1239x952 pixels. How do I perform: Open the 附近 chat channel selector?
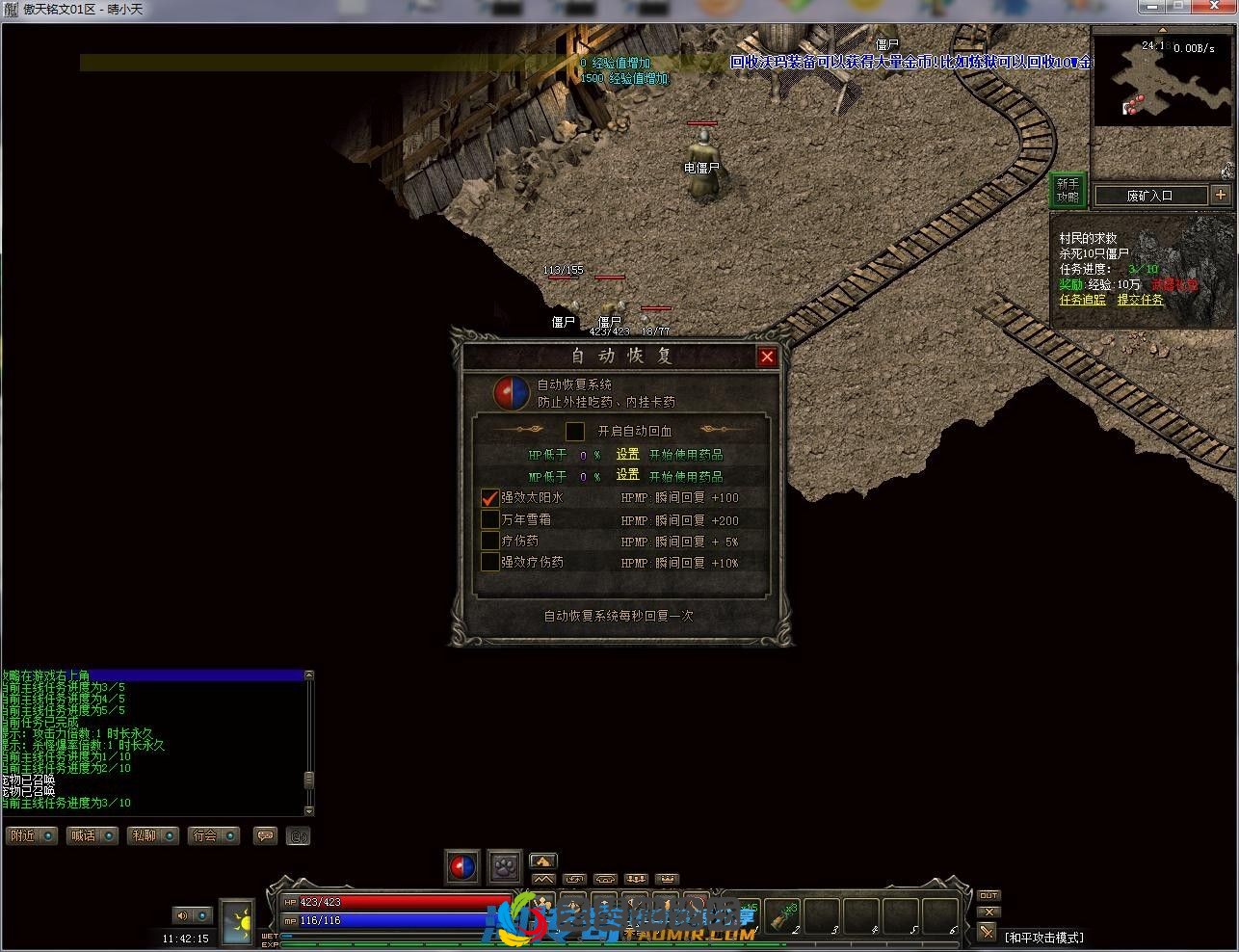[x=47, y=834]
